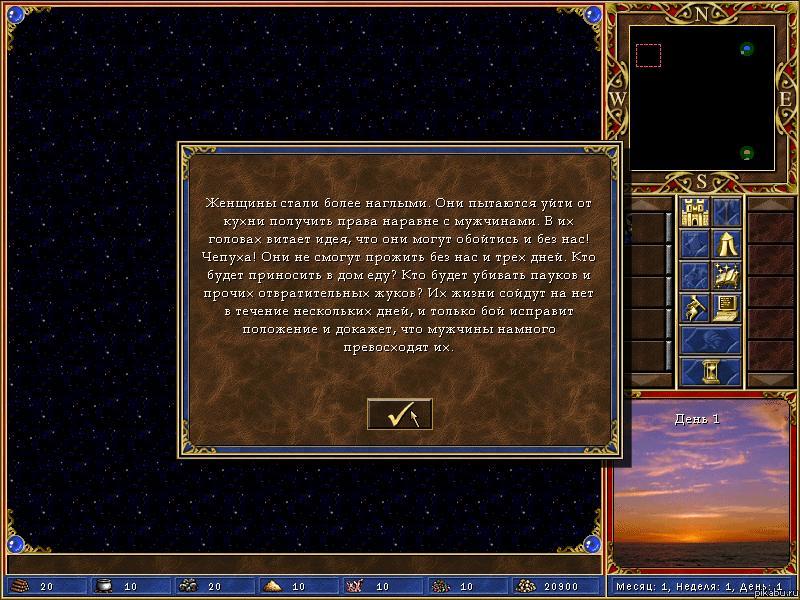Open system options with the computer icon

[726, 307]
